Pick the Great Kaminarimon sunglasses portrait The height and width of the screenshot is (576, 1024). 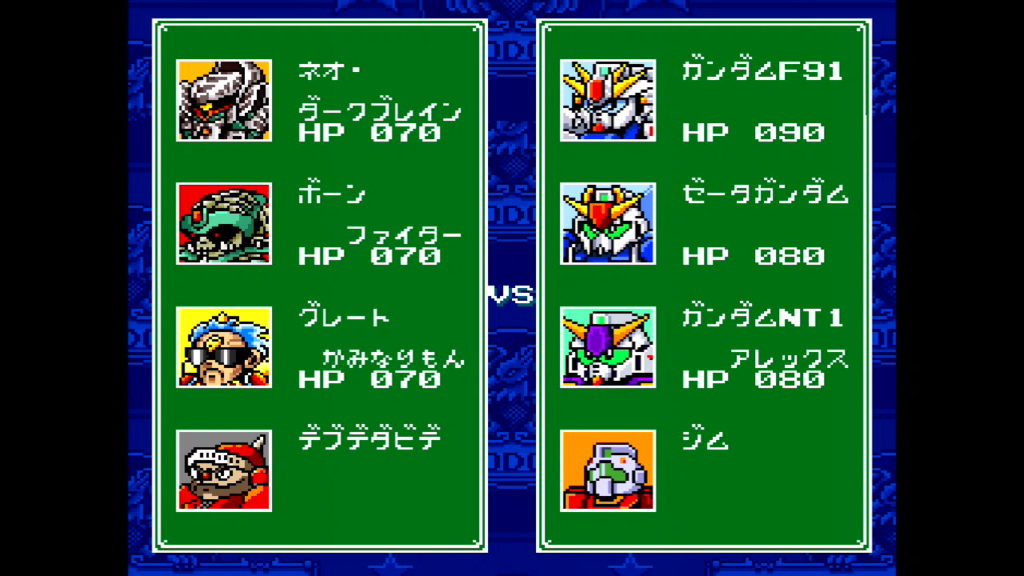[x=223, y=347]
